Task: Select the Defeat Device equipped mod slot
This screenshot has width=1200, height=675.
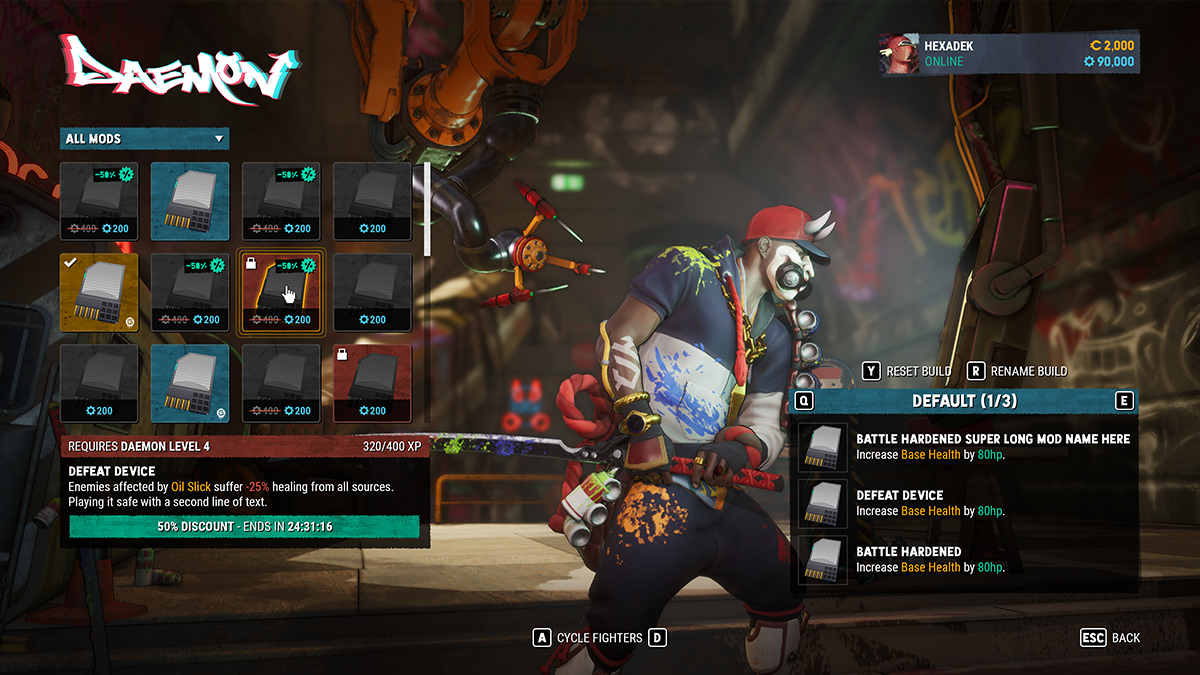Action: click(966, 502)
